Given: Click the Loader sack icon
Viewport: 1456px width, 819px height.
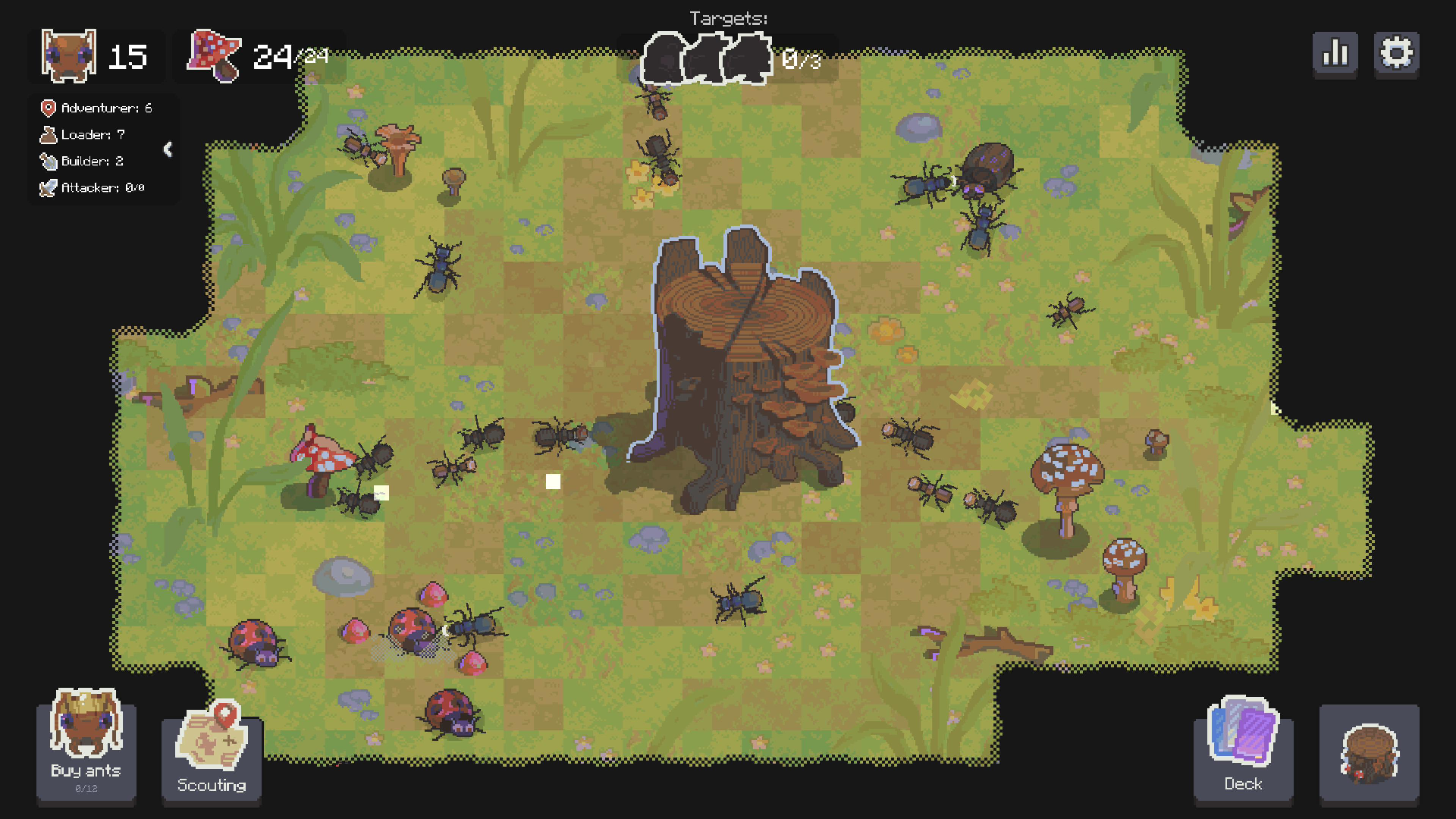Looking at the screenshot, I should pos(47,134).
